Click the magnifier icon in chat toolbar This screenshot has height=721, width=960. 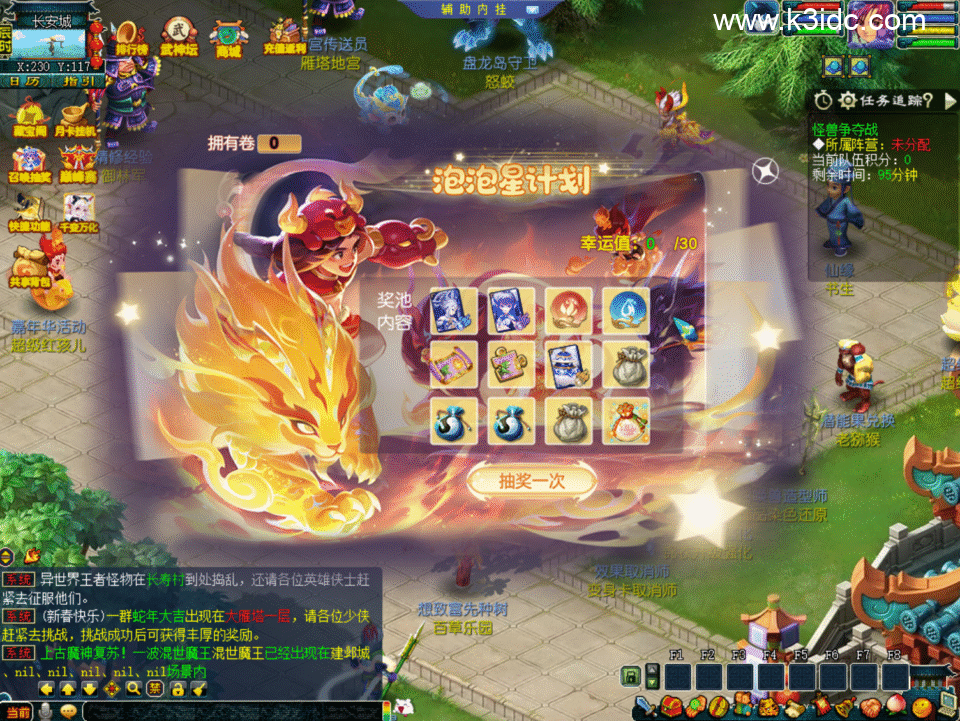[x=133, y=688]
